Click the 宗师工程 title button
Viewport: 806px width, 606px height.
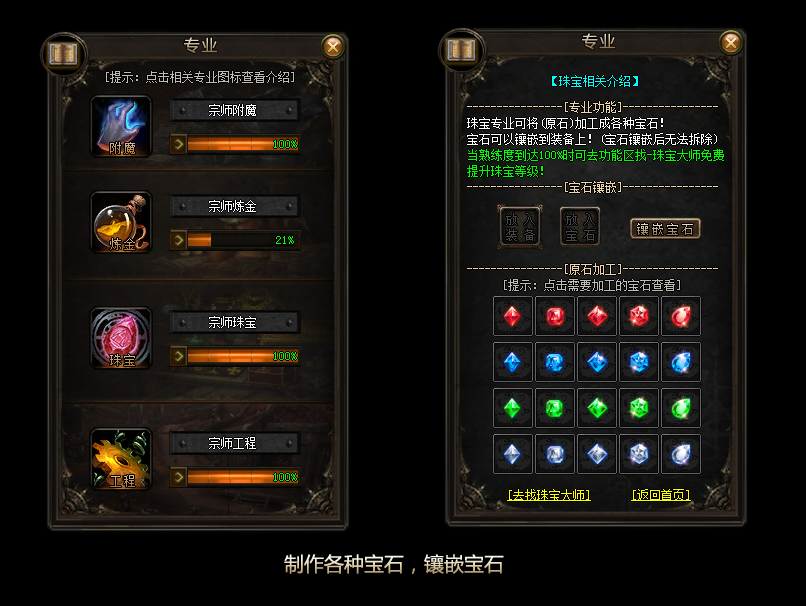point(234,443)
